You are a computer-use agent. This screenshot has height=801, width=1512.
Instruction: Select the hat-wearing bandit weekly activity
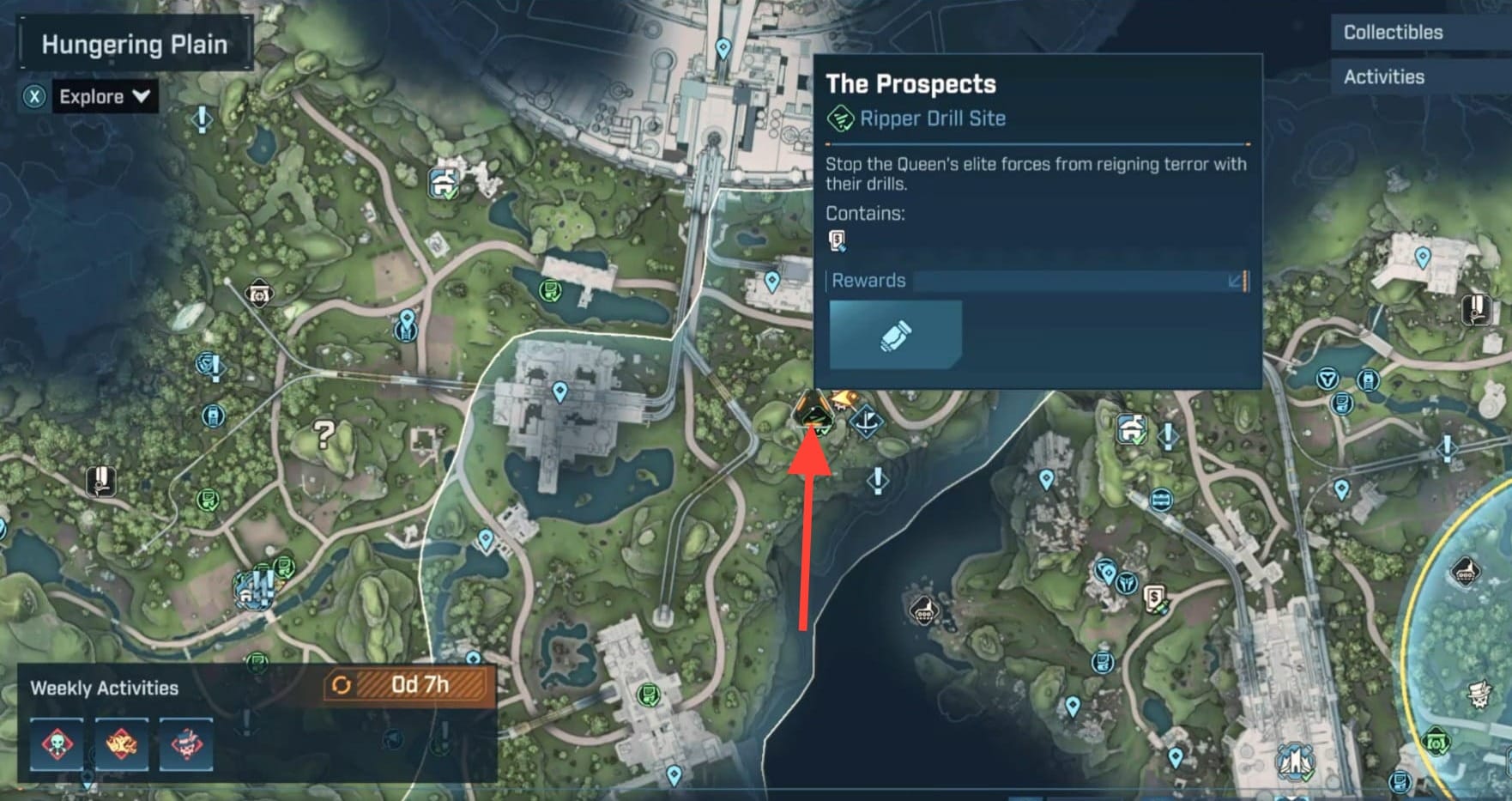click(x=186, y=743)
